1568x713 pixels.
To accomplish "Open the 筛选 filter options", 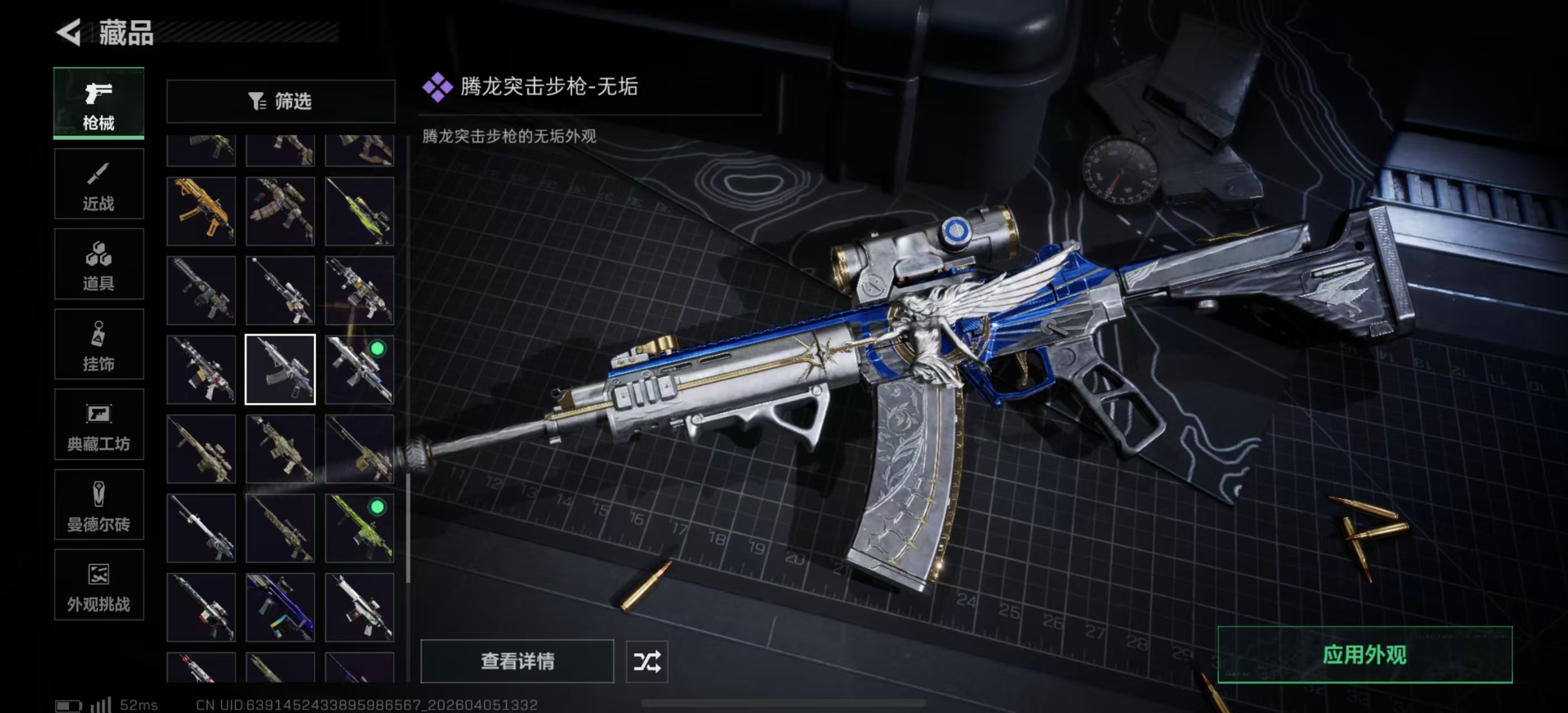I will [281, 101].
